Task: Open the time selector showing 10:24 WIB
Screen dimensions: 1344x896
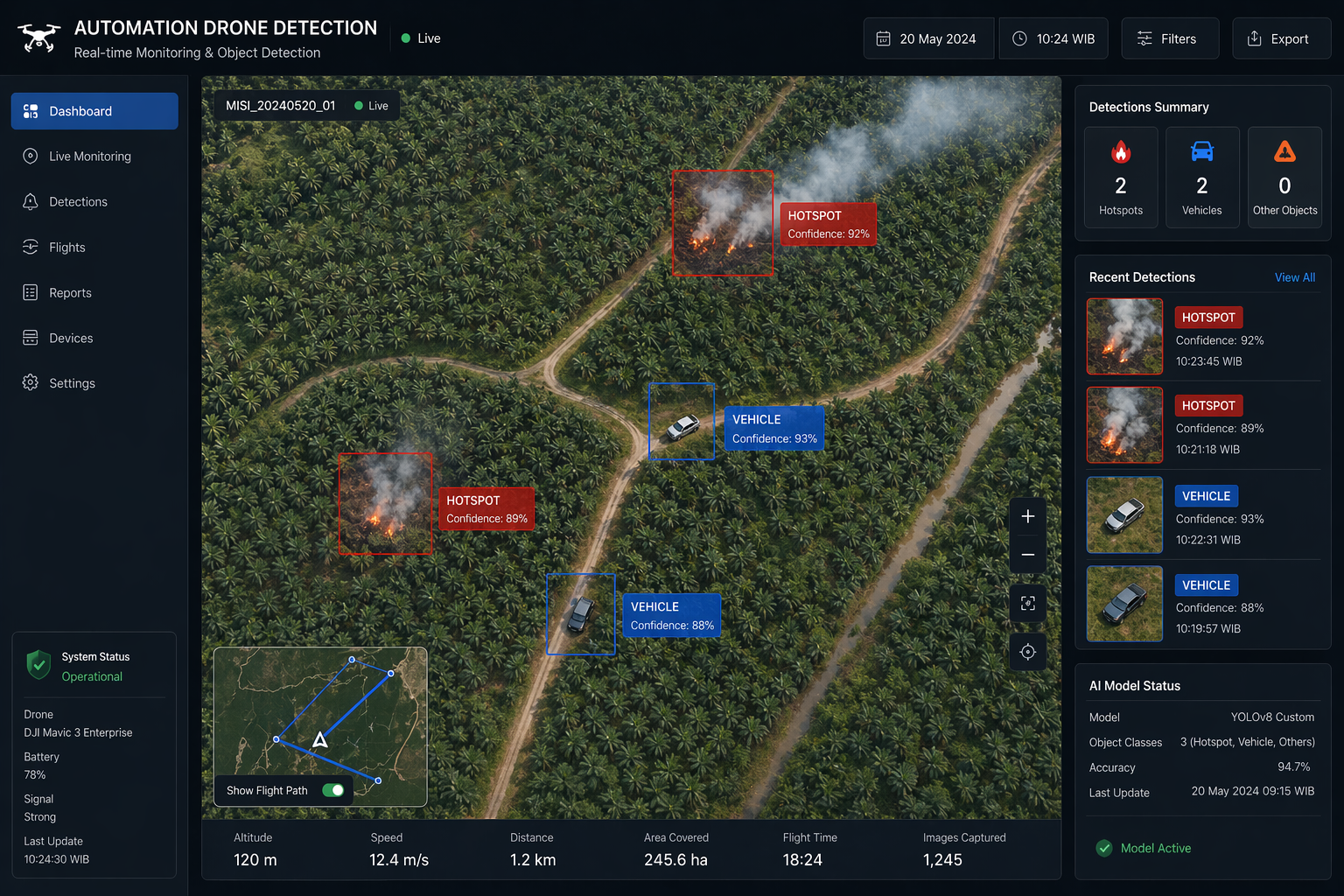Action: click(1053, 38)
